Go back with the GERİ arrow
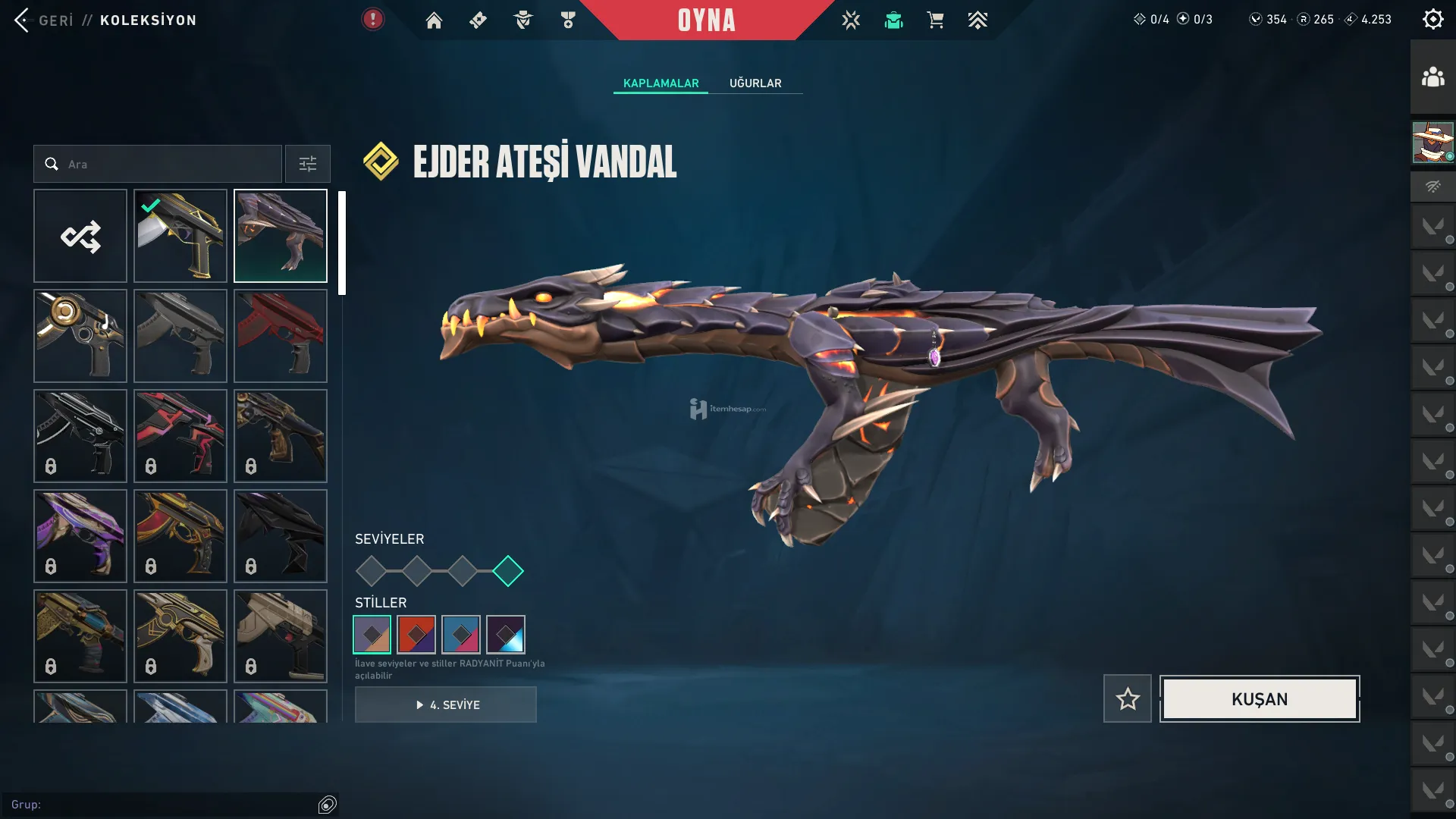This screenshot has width=1456, height=819. click(x=23, y=20)
